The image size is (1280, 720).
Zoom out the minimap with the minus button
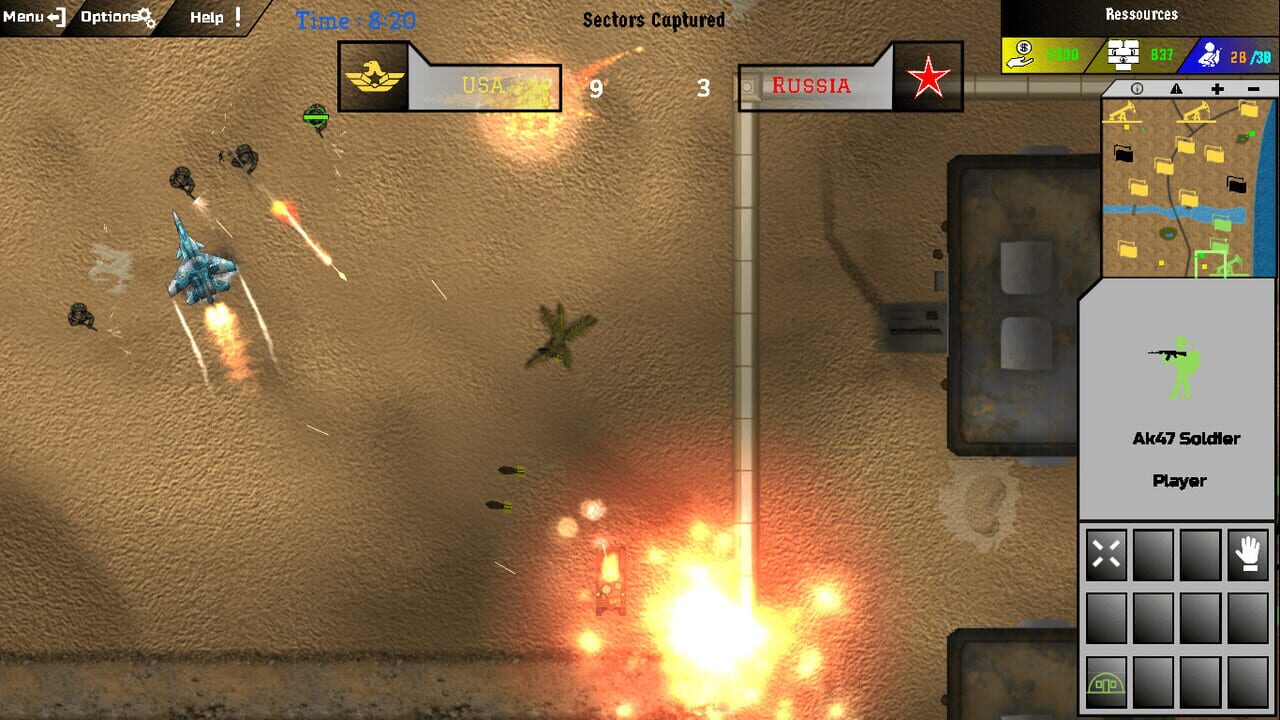(x=1255, y=89)
